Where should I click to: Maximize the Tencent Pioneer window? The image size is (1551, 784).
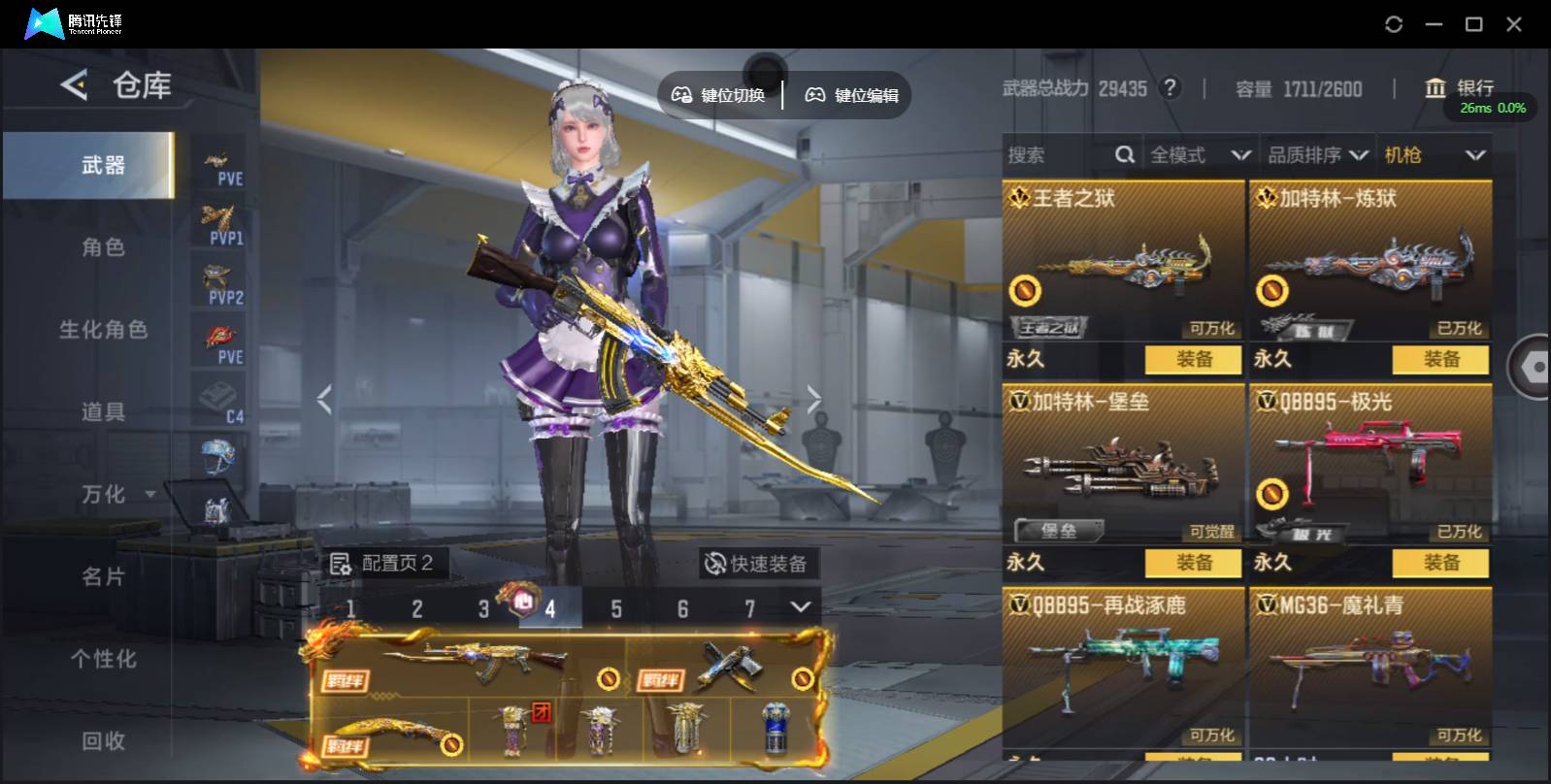(x=1473, y=24)
